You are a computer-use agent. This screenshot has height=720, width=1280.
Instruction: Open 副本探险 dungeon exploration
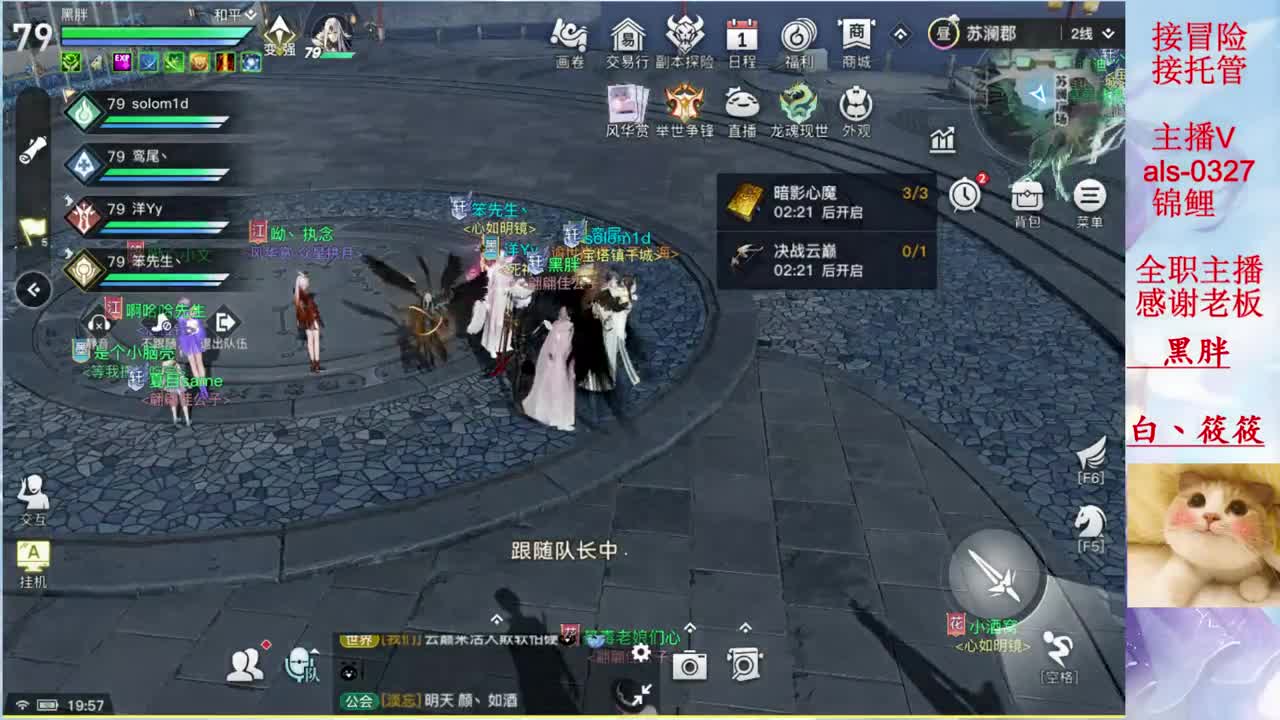click(x=688, y=42)
